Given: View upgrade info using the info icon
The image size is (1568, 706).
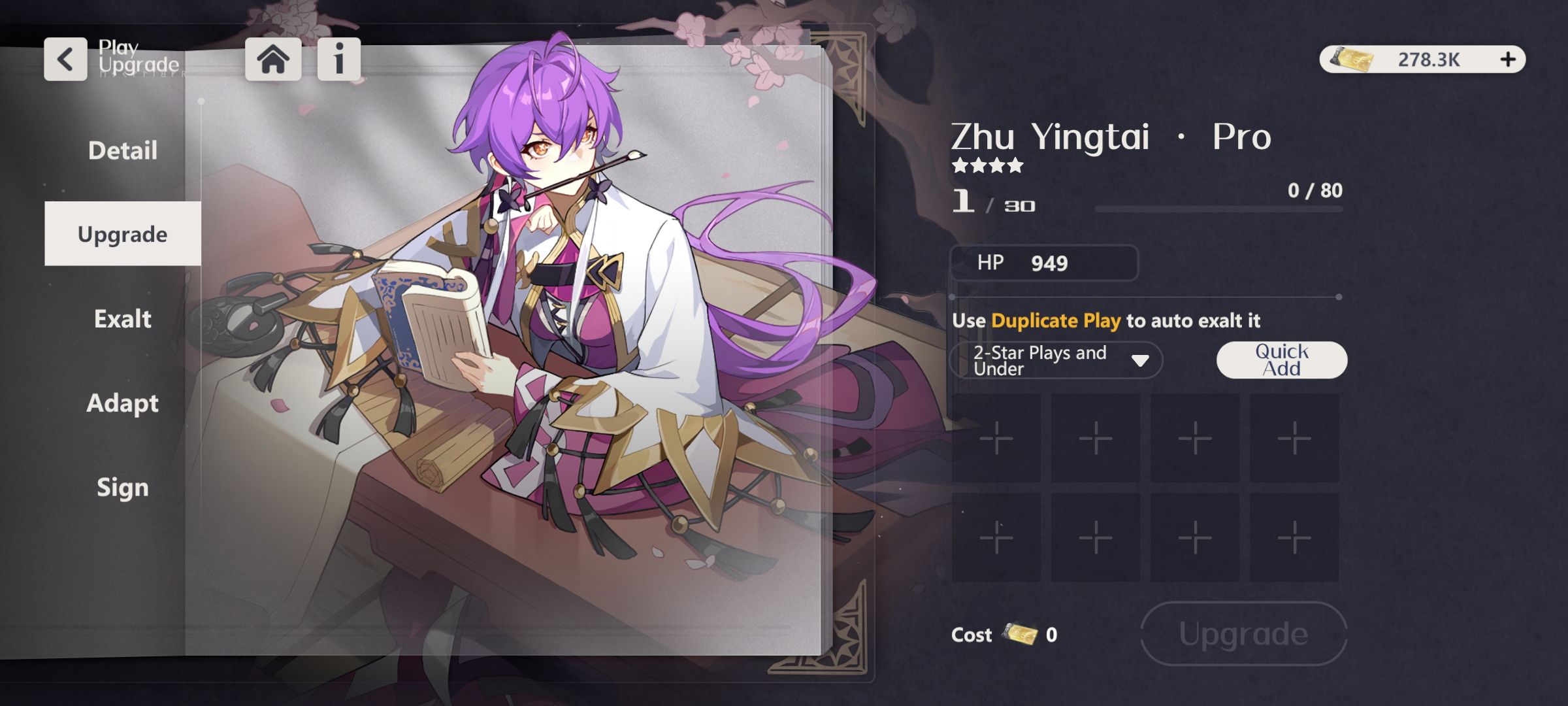Looking at the screenshot, I should click(x=337, y=58).
